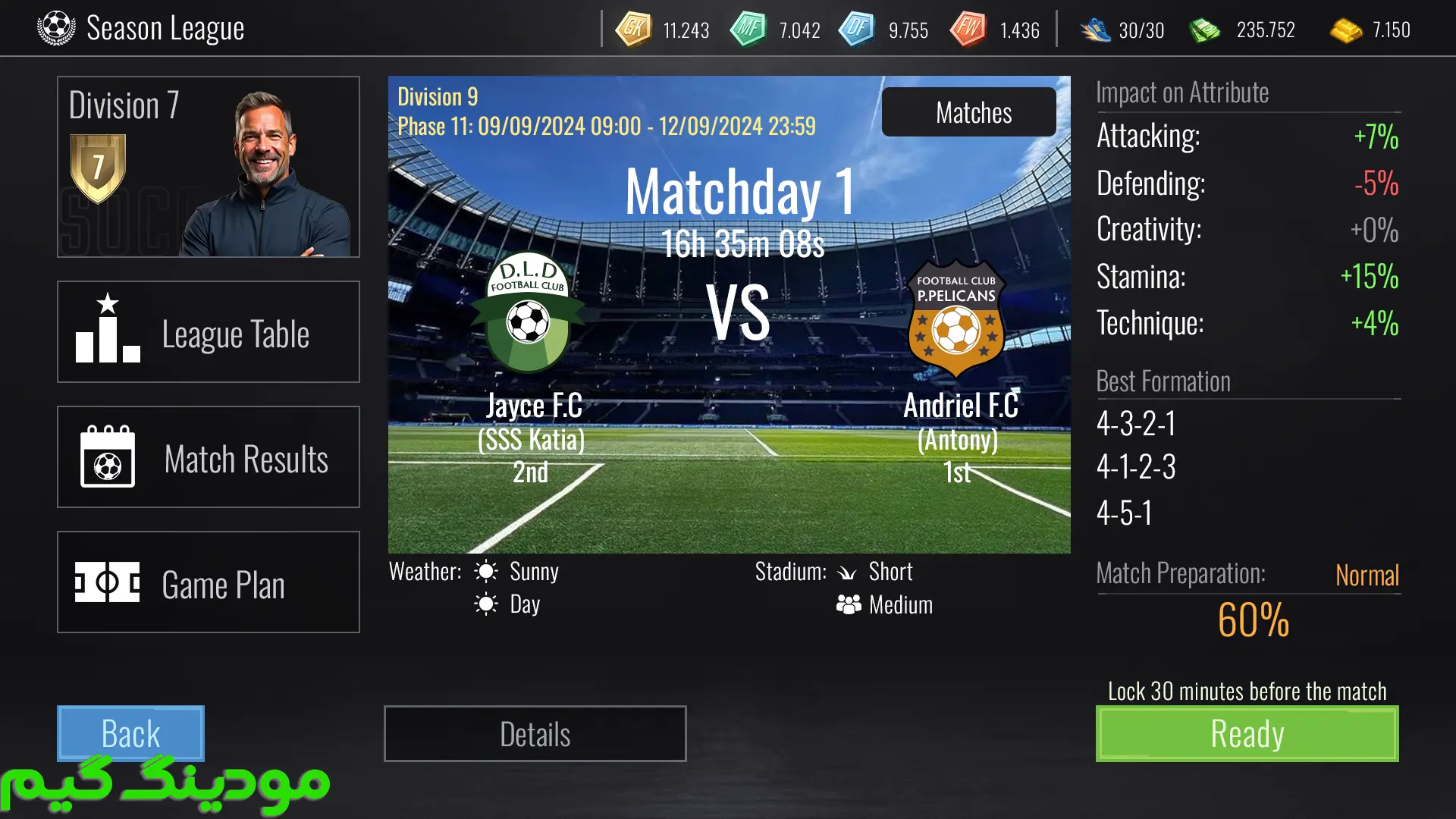Image resolution: width=1456 pixels, height=819 pixels.
Task: Select the GK card icon
Action: (x=633, y=30)
